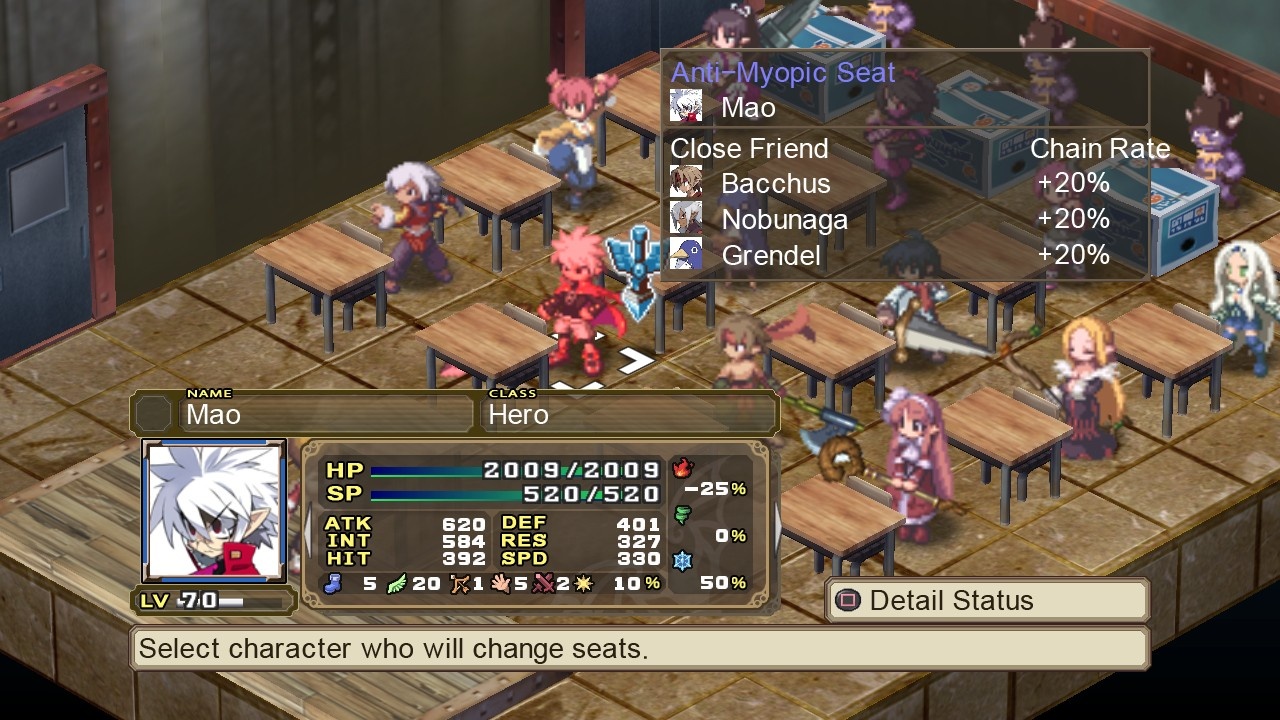
Task: Click the blue ice resistance snowflake icon
Action: pyautogui.click(x=682, y=560)
